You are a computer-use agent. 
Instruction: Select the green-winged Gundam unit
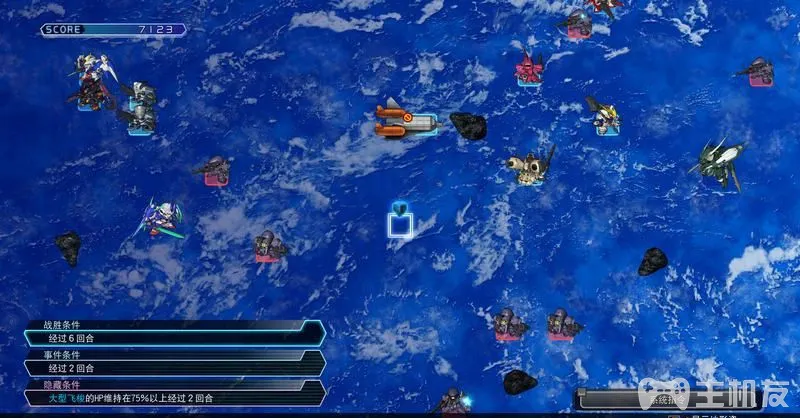click(162, 217)
